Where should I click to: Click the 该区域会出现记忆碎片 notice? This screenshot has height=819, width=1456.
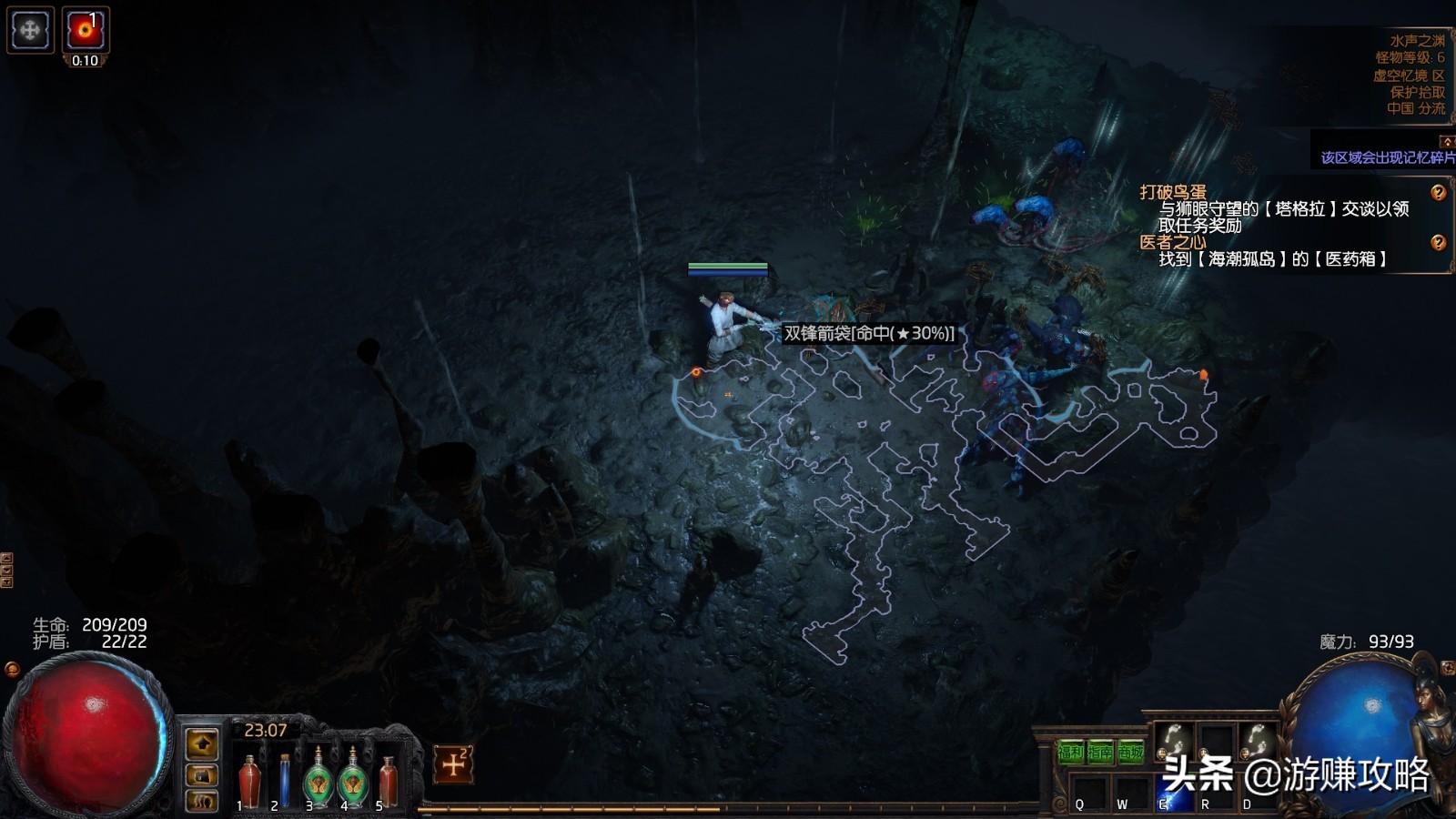[x=1387, y=157]
